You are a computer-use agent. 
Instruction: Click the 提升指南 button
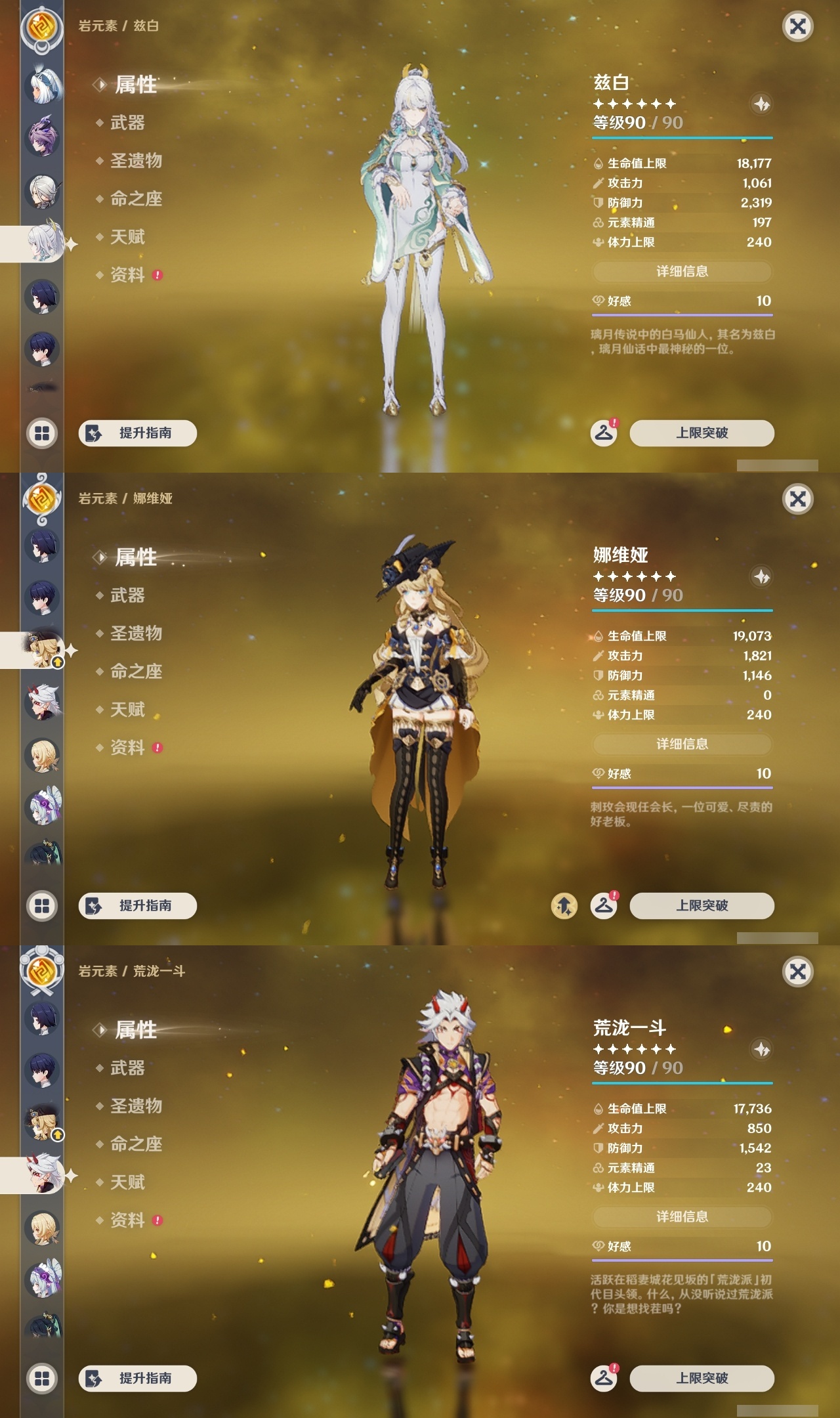[x=136, y=433]
